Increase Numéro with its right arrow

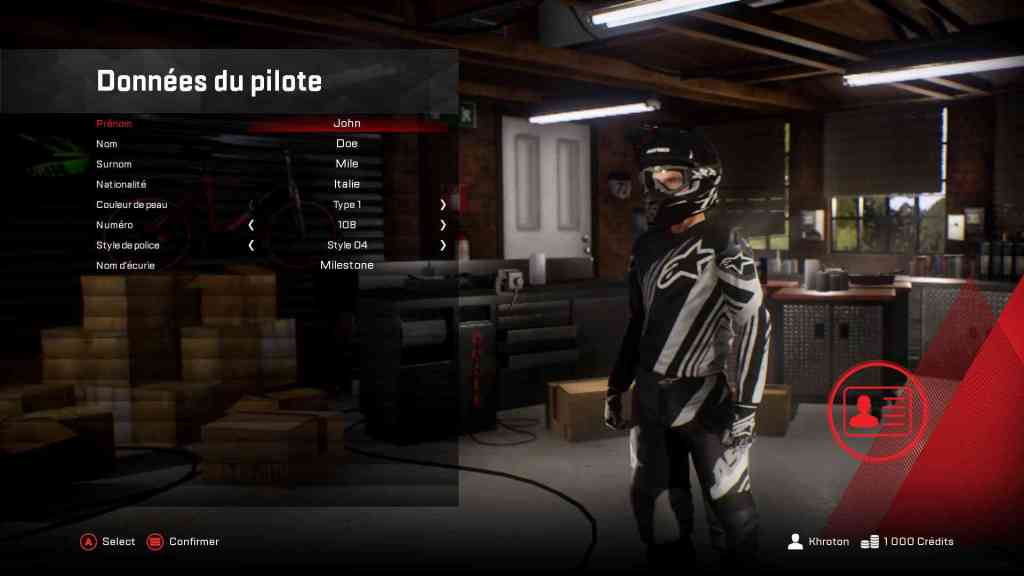(x=442, y=225)
